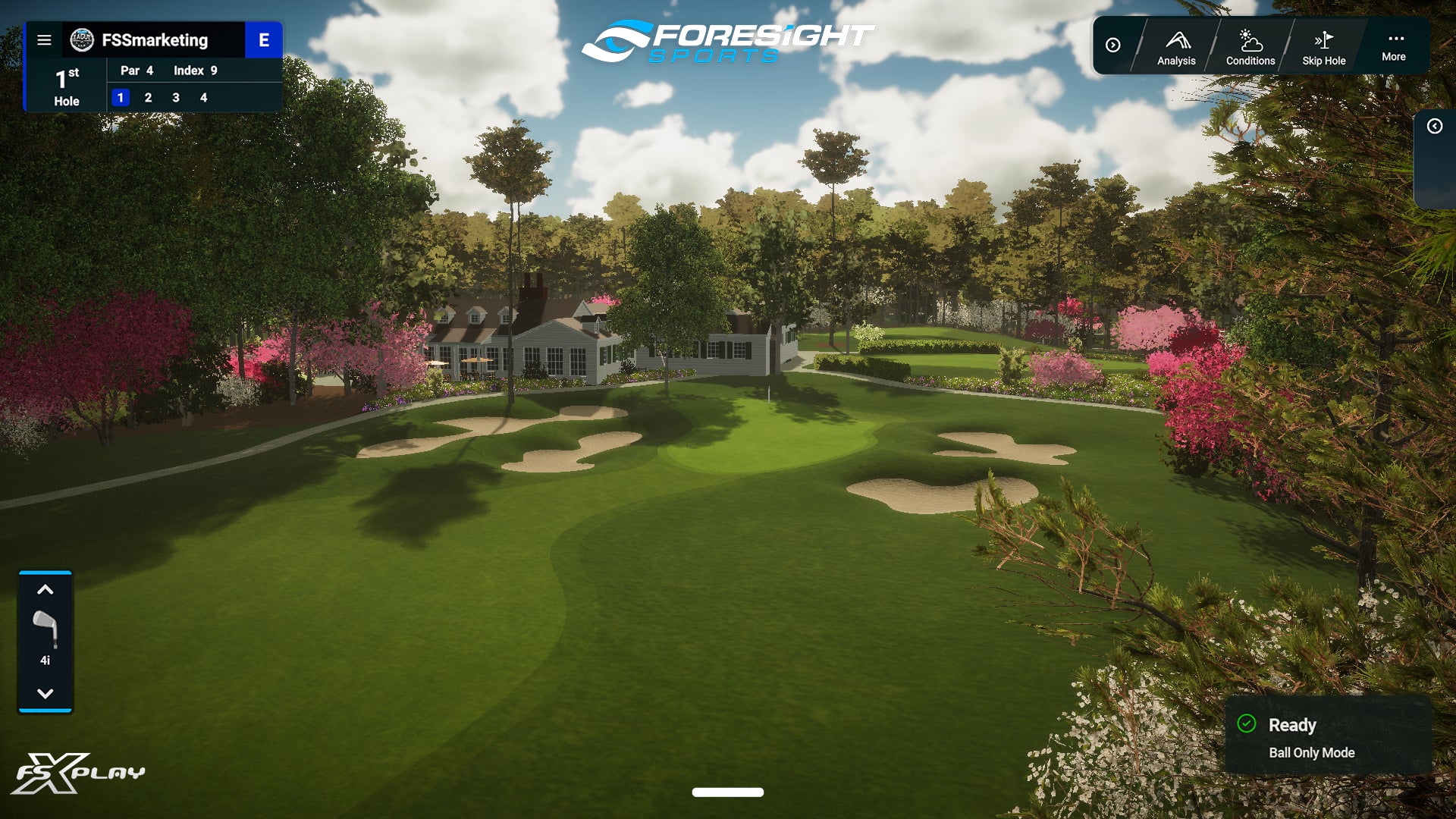Select highlighted hole 1 on scorecard
Viewport: 1456px width, 819px height.
[x=121, y=98]
